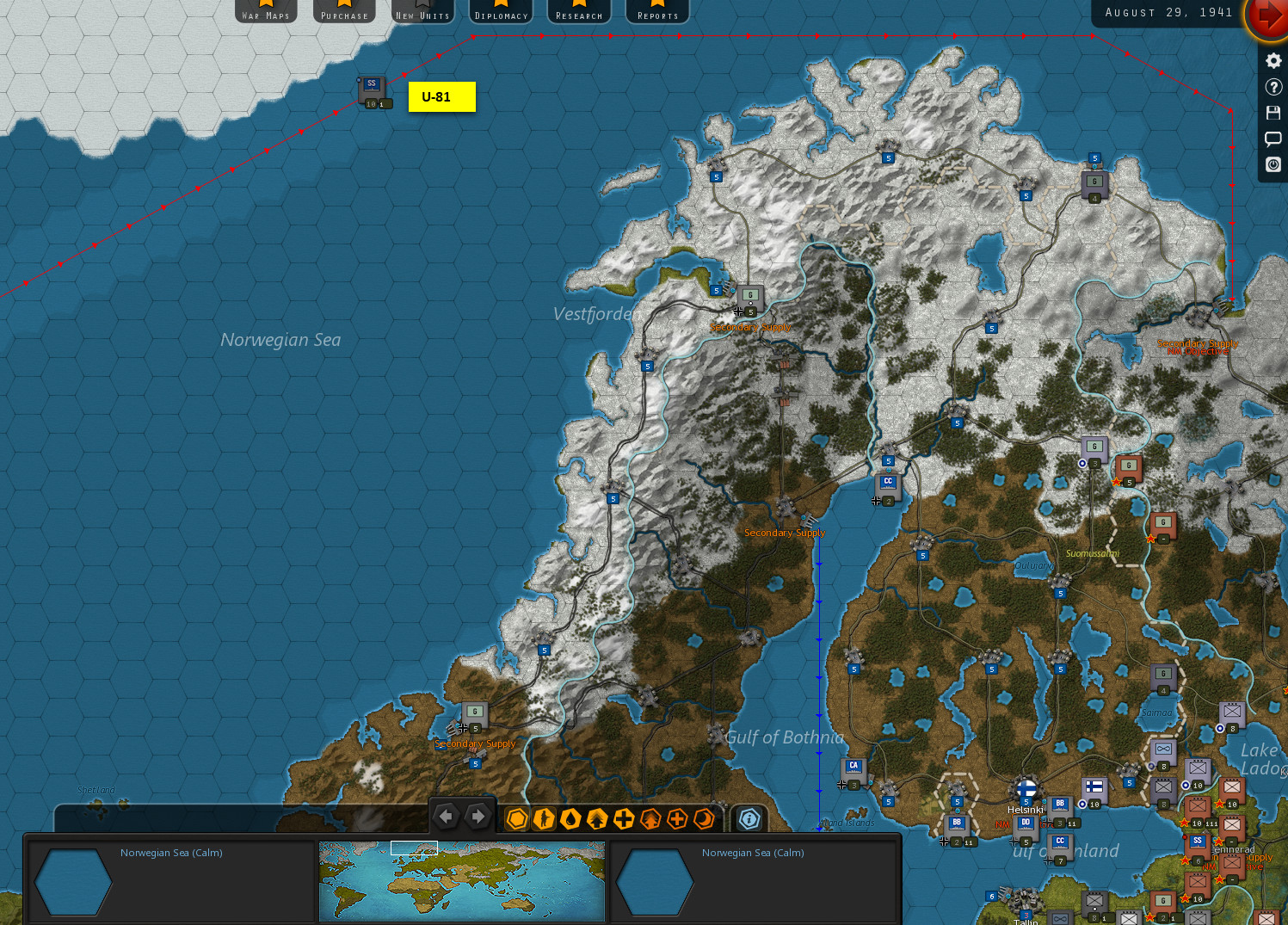Select the previous unit with left arrow
The image size is (1288, 925).
pos(446,817)
